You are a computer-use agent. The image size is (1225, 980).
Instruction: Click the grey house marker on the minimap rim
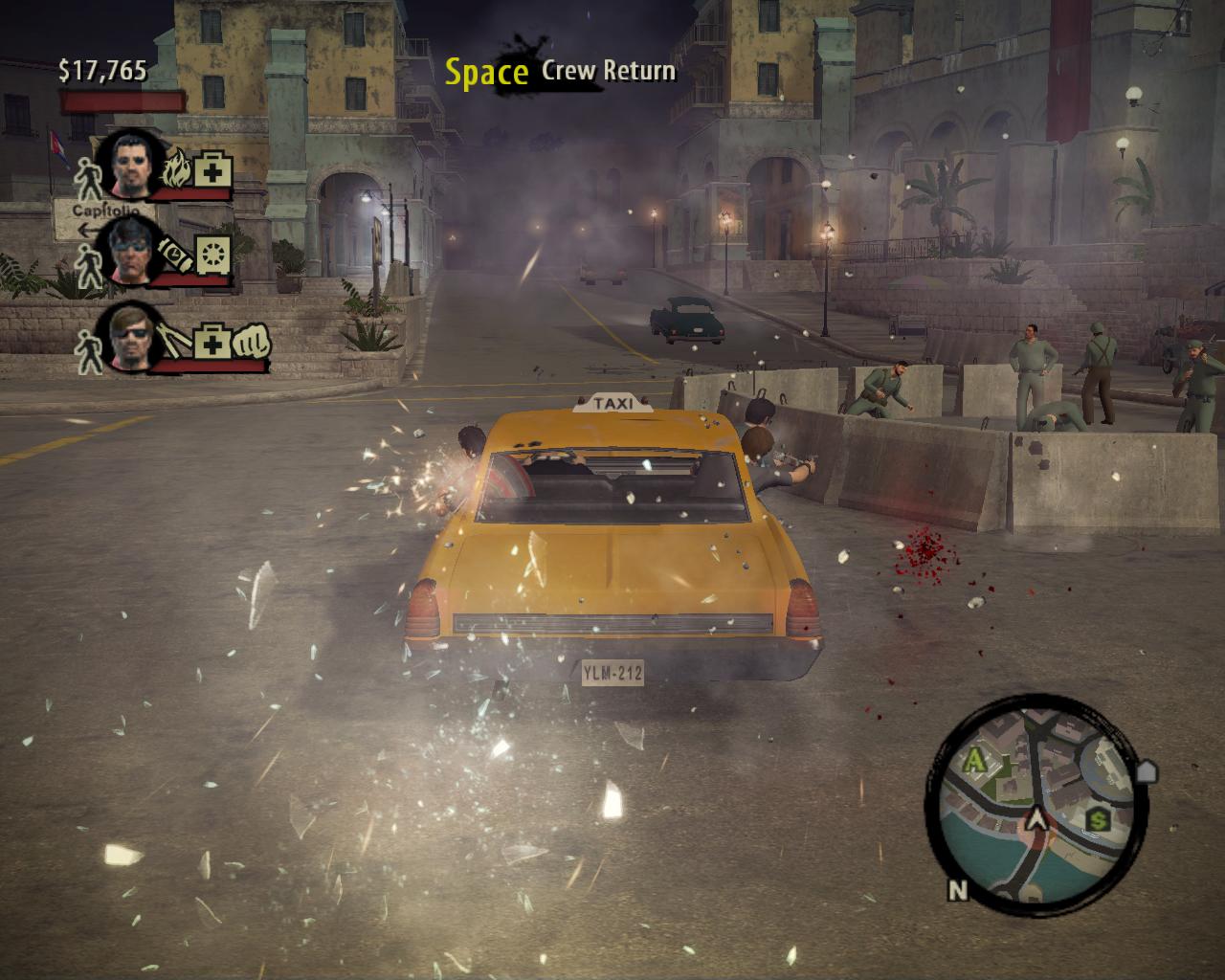[1147, 770]
